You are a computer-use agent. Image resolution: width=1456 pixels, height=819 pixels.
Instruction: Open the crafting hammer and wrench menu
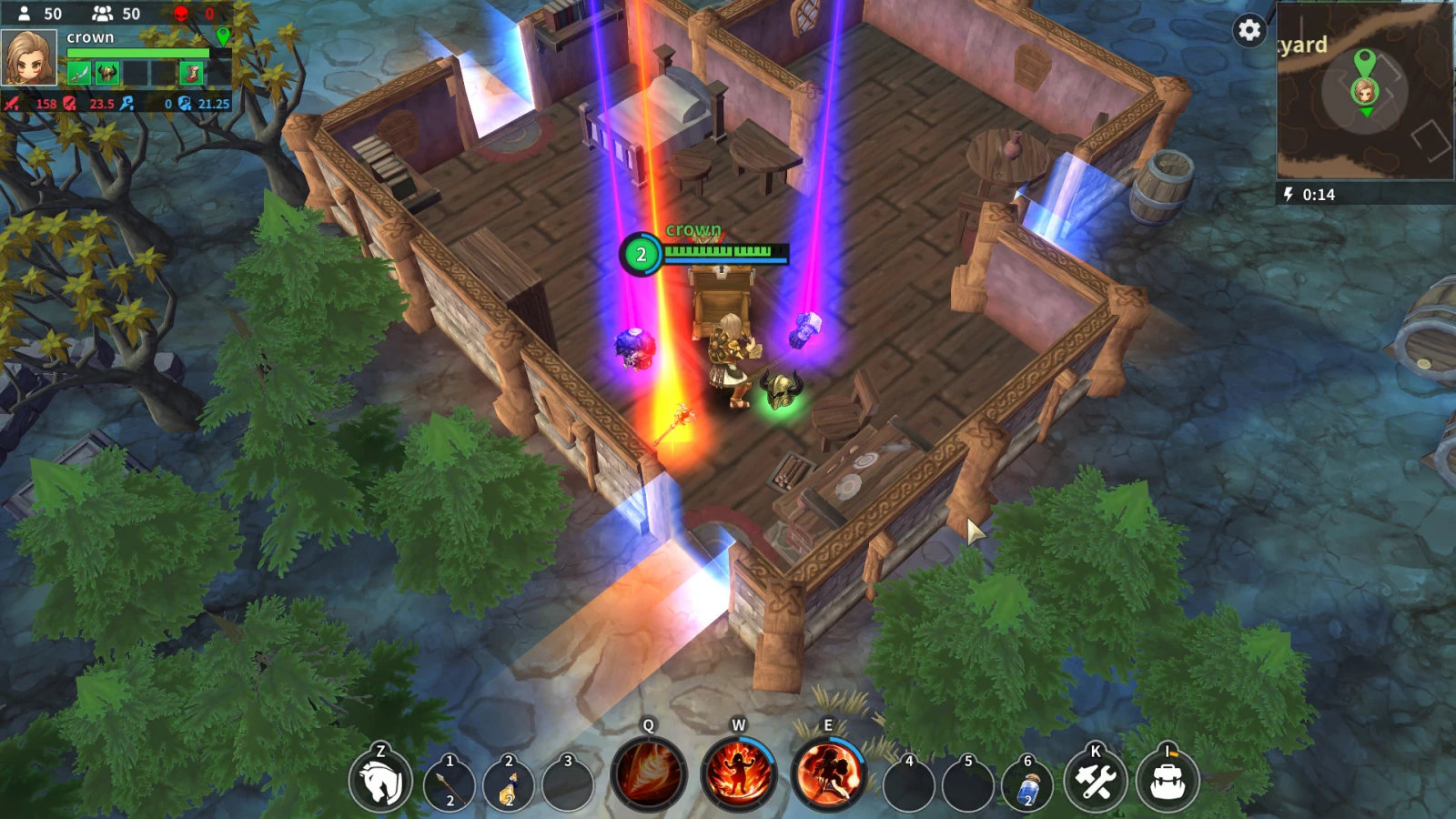point(1096,782)
